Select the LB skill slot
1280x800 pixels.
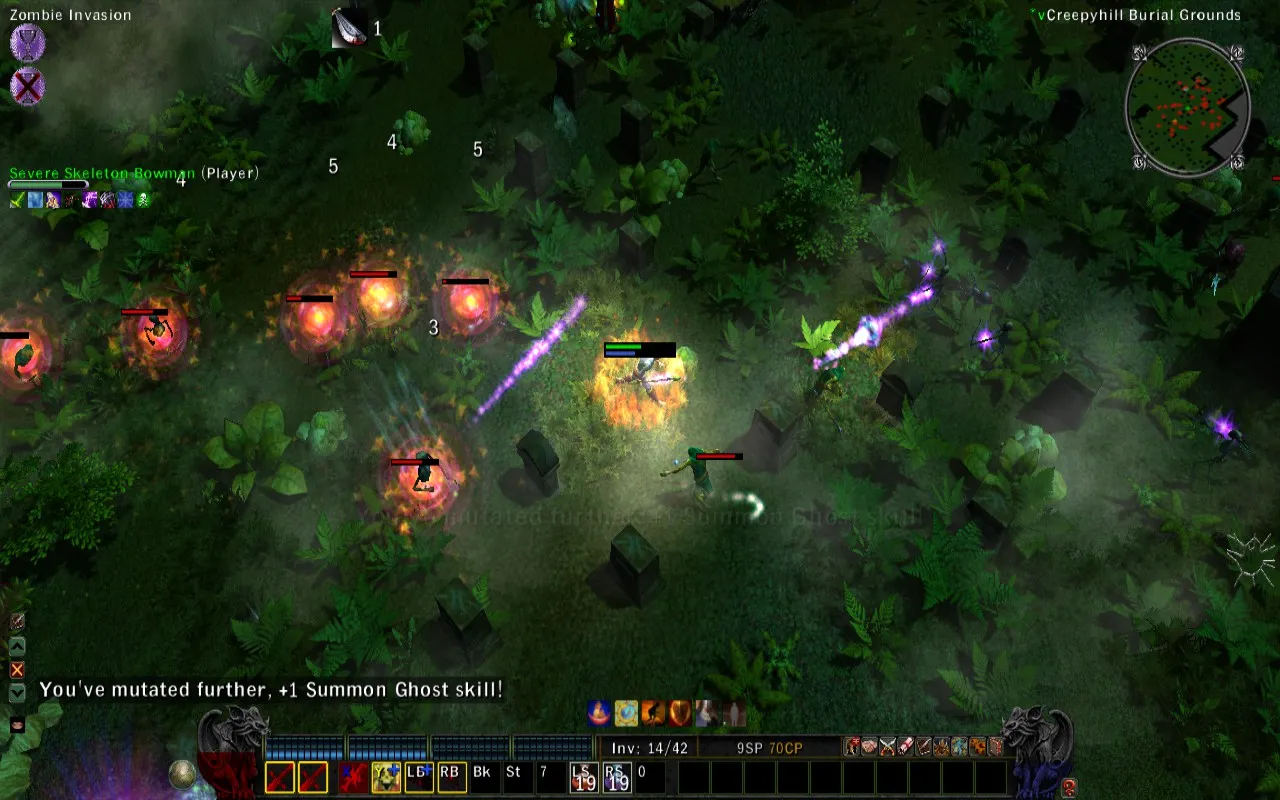tap(419, 776)
